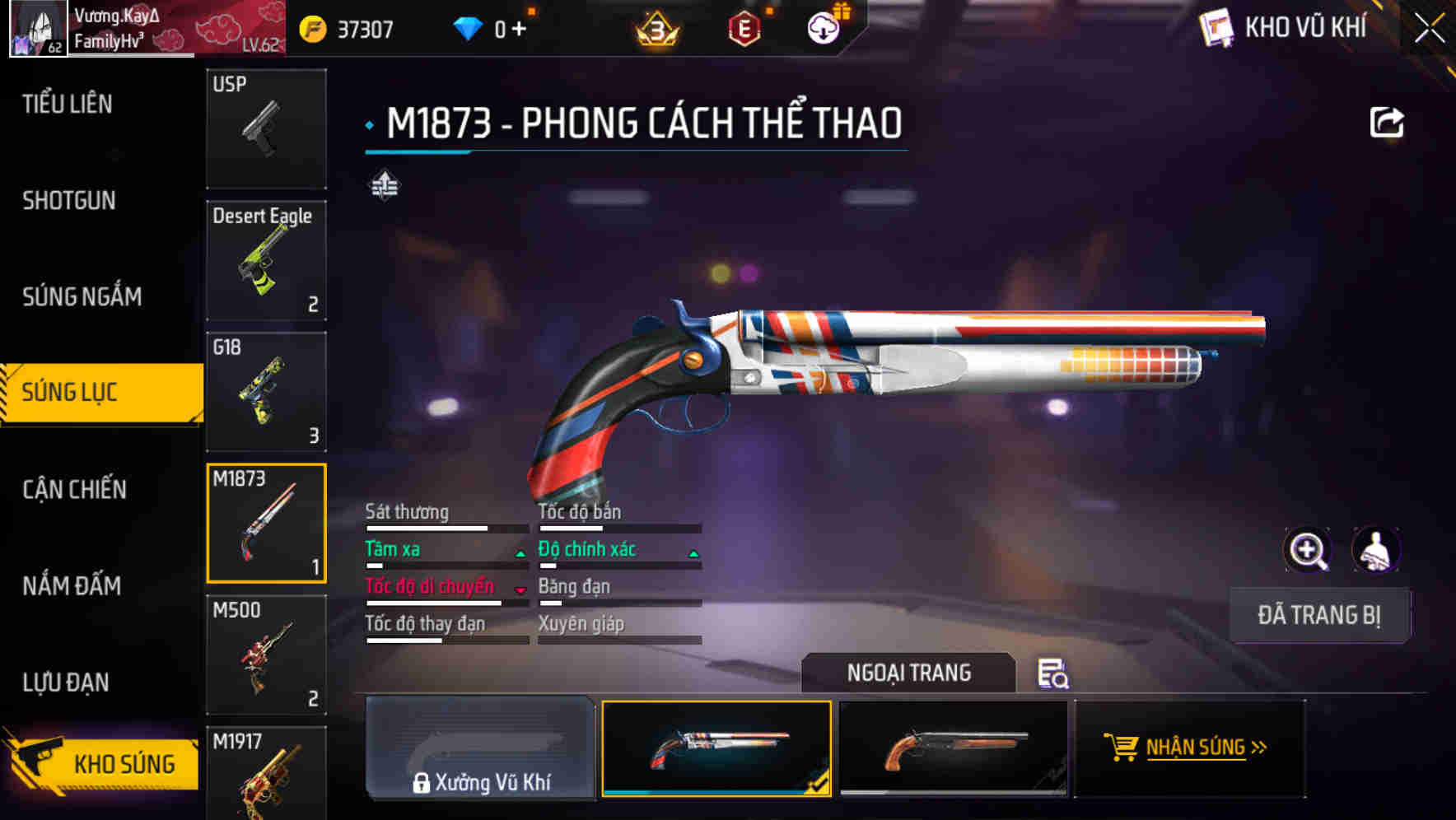1456x820 pixels.
Task: Pick the Desert Eagle weapon slot
Action: click(266, 261)
